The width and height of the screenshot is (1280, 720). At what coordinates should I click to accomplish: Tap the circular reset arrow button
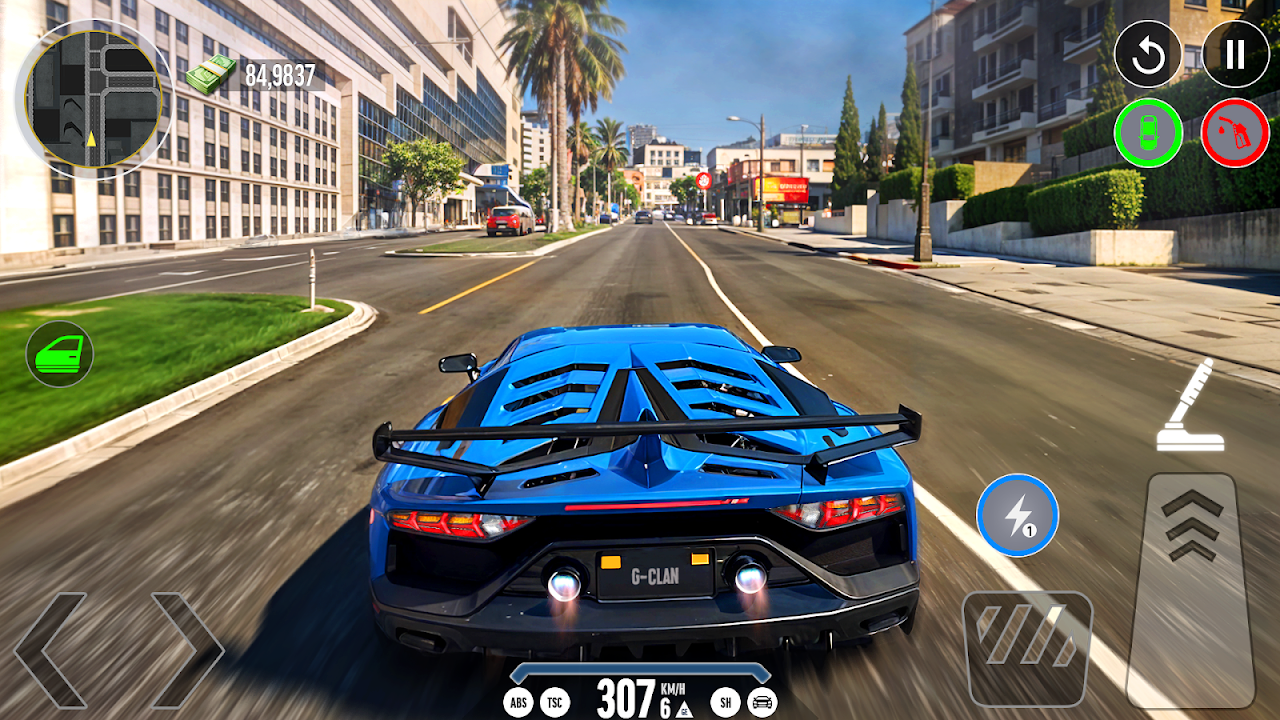click(1148, 54)
